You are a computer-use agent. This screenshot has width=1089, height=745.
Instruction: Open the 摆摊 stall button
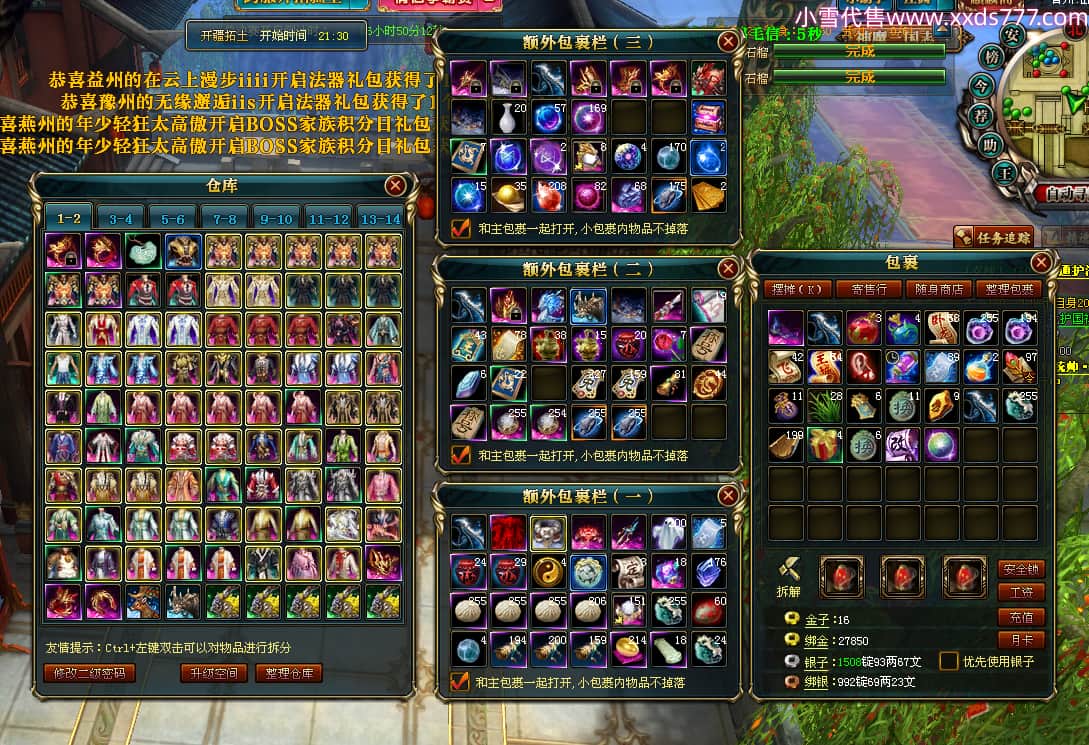[797, 289]
